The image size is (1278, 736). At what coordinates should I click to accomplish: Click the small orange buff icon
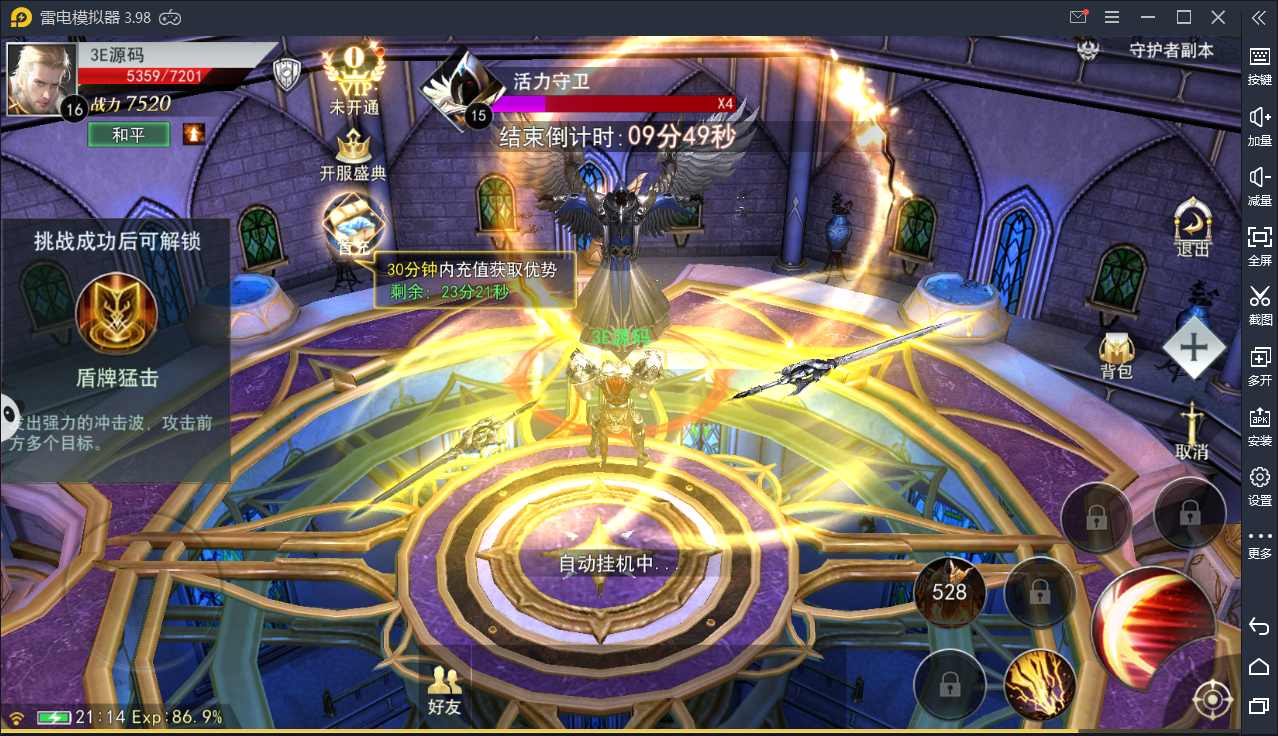[194, 134]
